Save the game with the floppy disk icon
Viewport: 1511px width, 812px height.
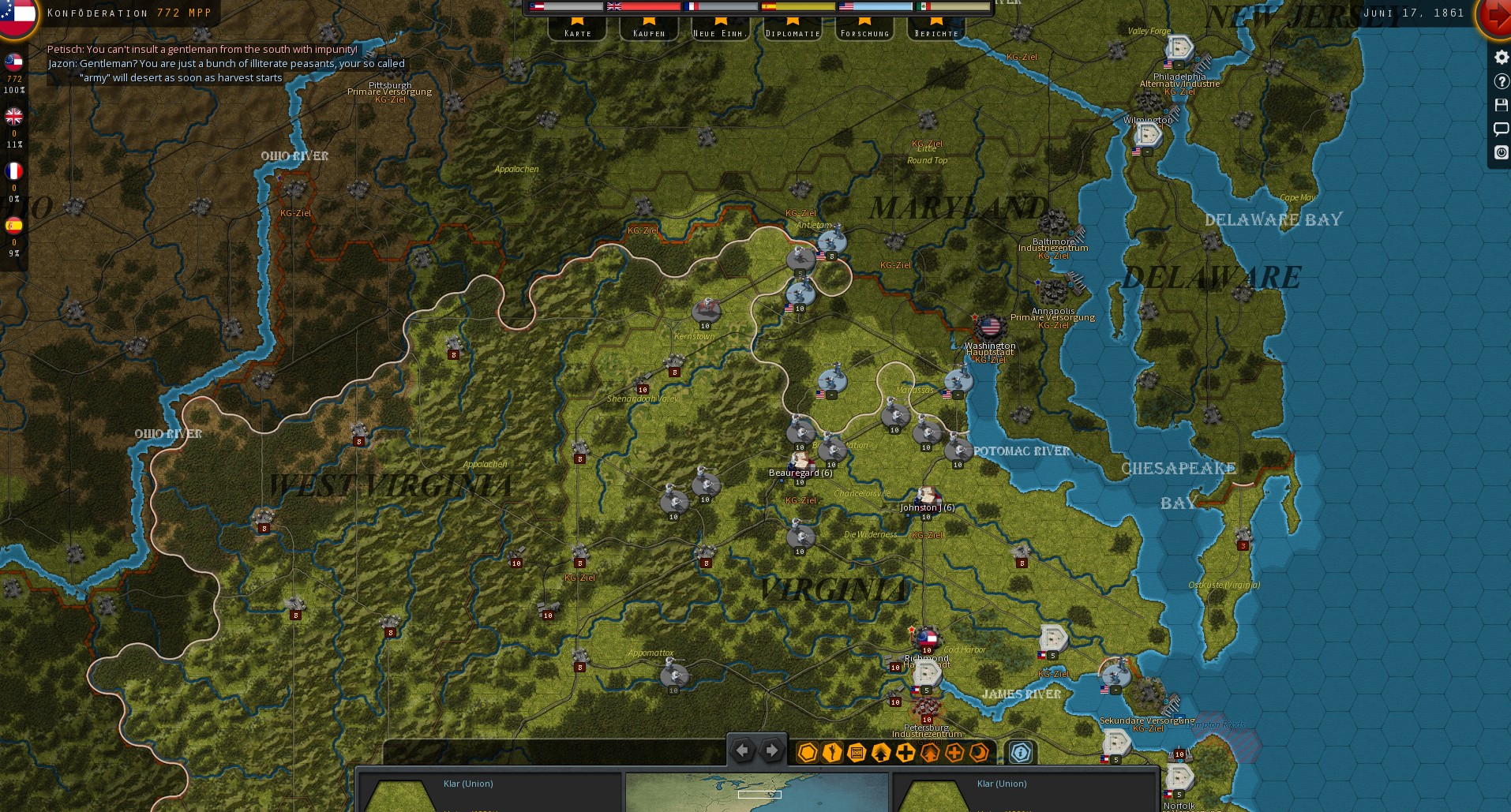coord(1501,105)
